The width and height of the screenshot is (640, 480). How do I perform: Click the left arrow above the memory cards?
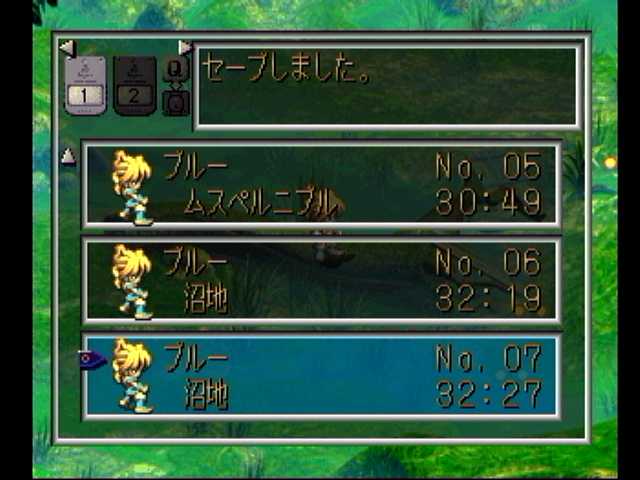tap(66, 47)
